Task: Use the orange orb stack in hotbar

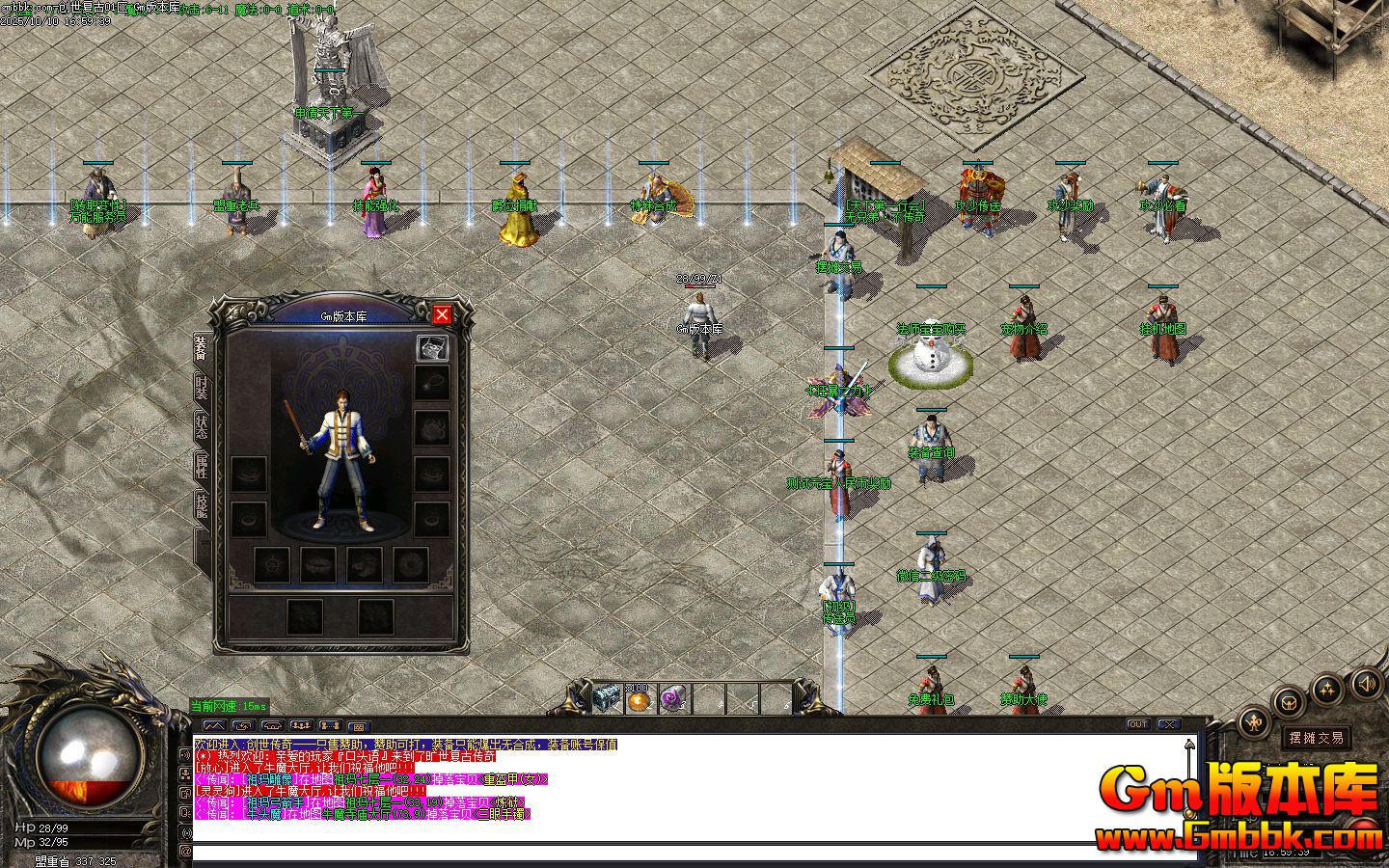Action: pos(639,699)
